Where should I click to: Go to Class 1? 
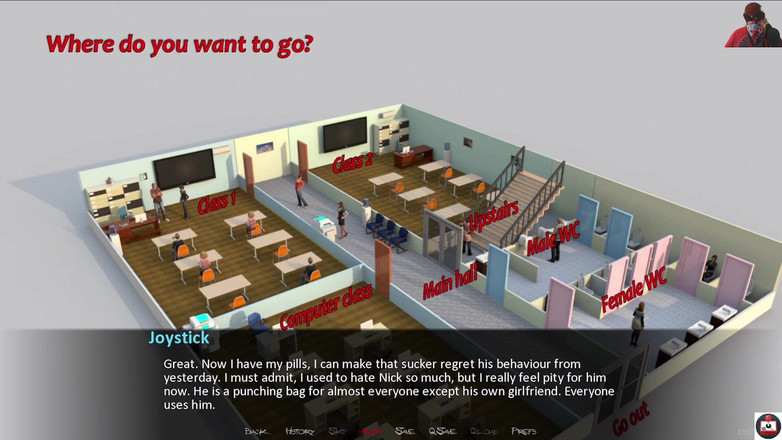[x=217, y=201]
